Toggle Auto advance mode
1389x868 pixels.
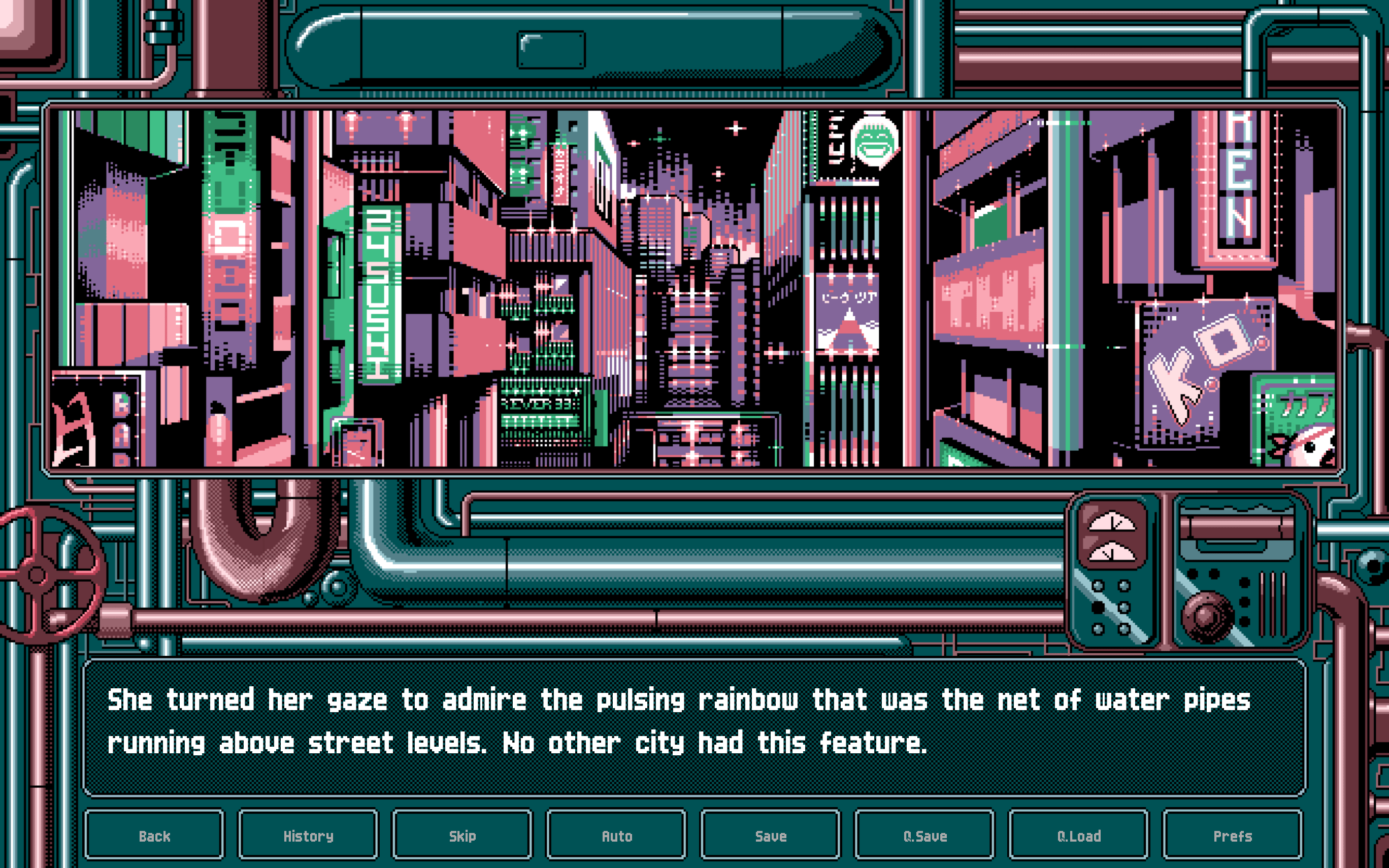click(x=616, y=836)
